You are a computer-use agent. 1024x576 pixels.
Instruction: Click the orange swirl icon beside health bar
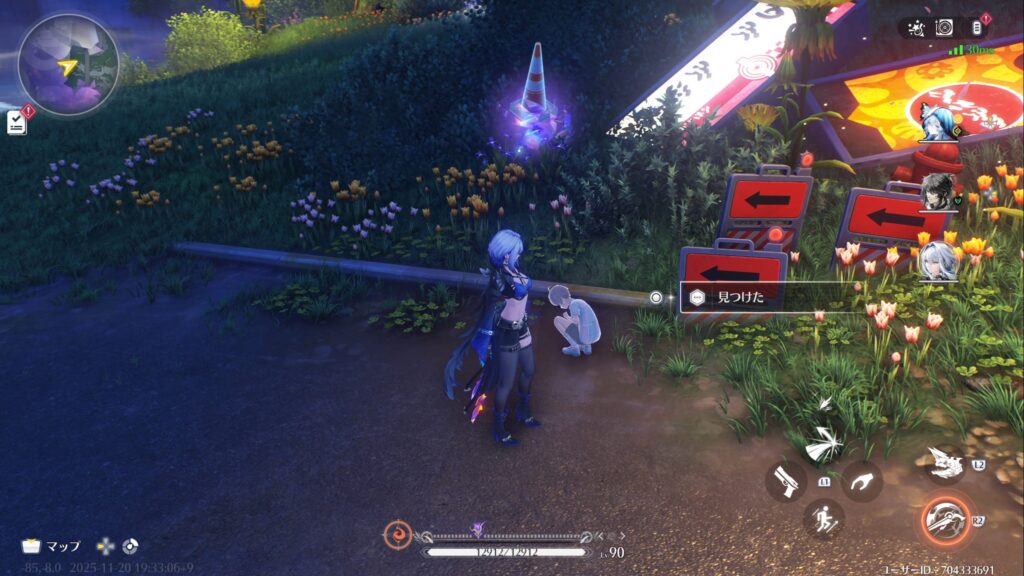pos(397,534)
